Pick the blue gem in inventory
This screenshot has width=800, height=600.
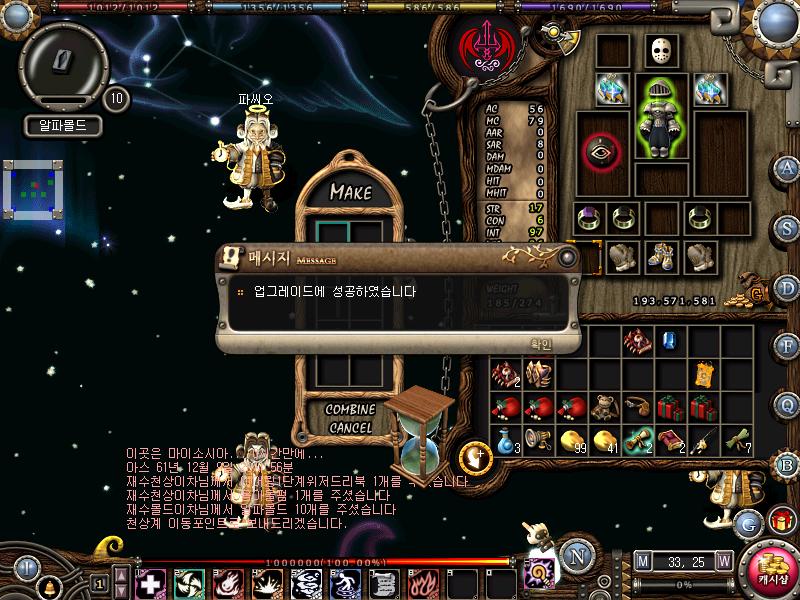pos(670,341)
